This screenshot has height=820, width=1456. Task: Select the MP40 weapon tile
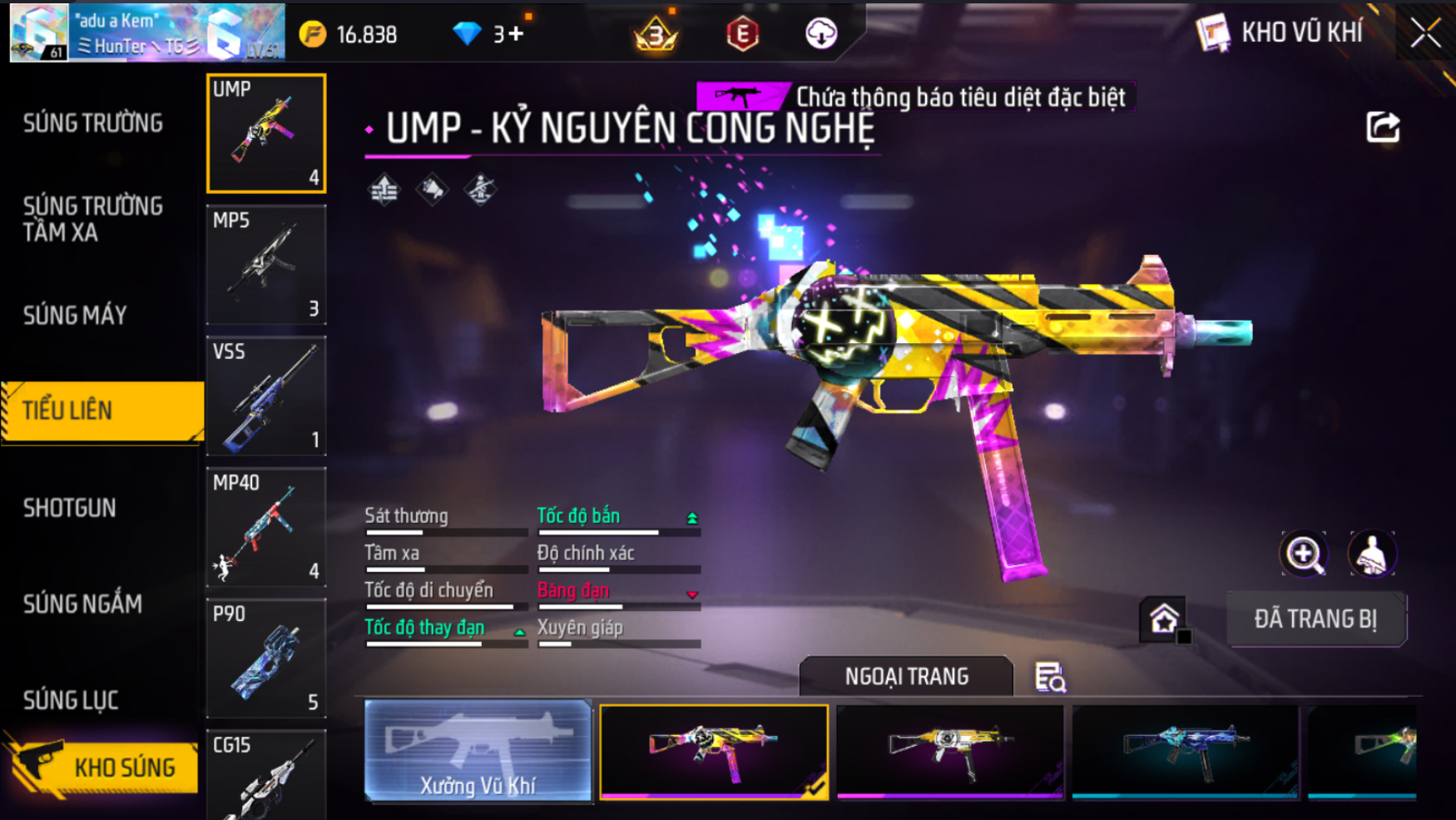click(266, 527)
